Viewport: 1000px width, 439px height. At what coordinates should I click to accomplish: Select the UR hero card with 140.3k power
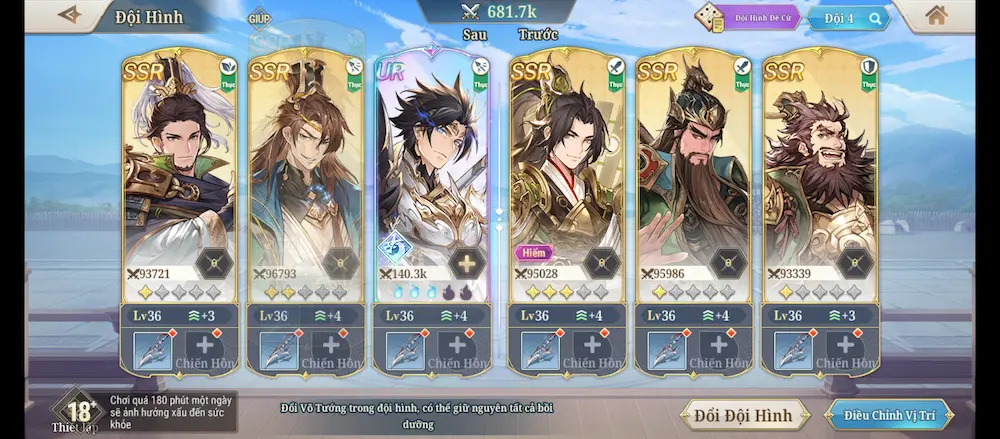point(433,170)
